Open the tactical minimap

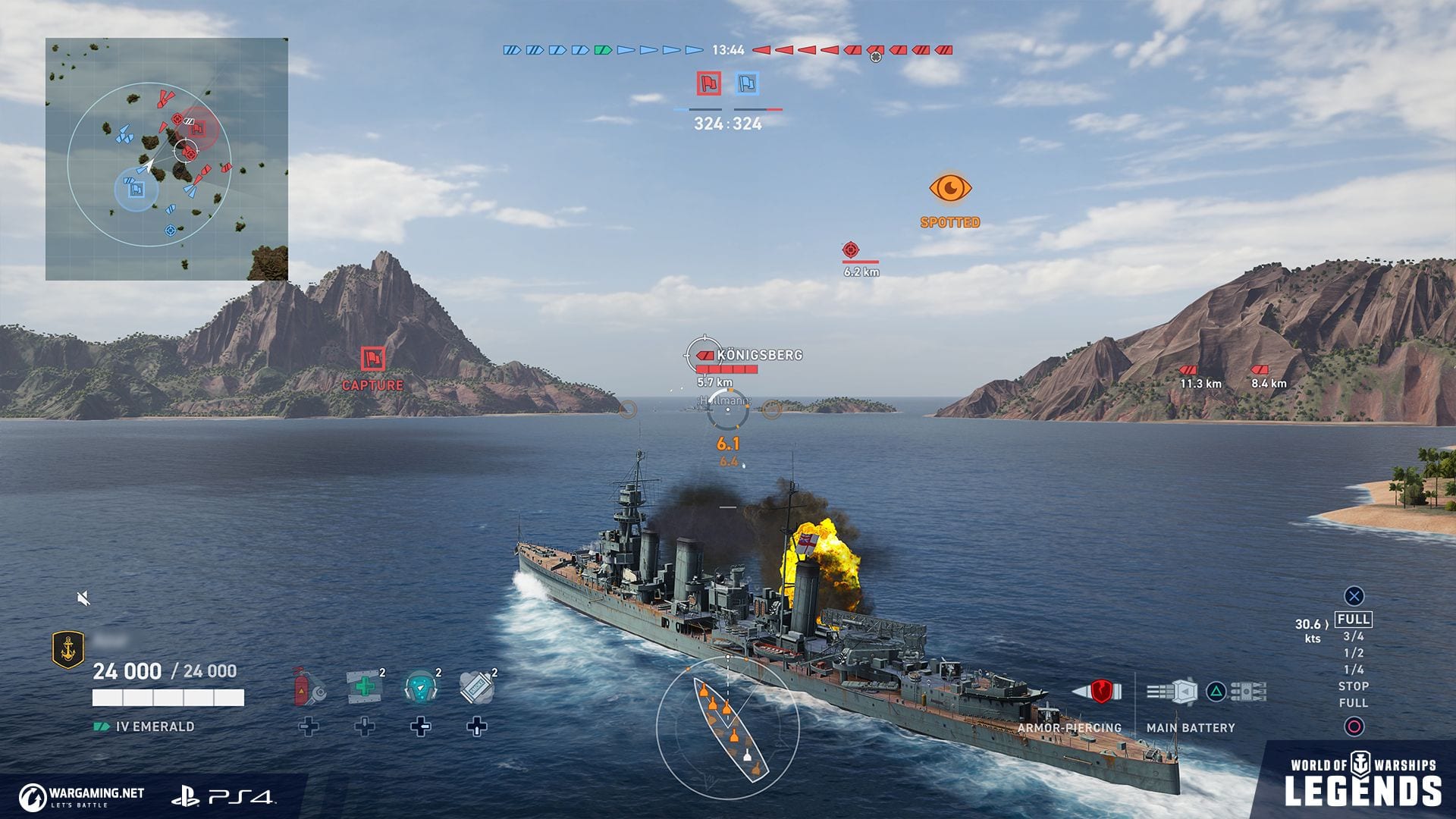[x=167, y=159]
